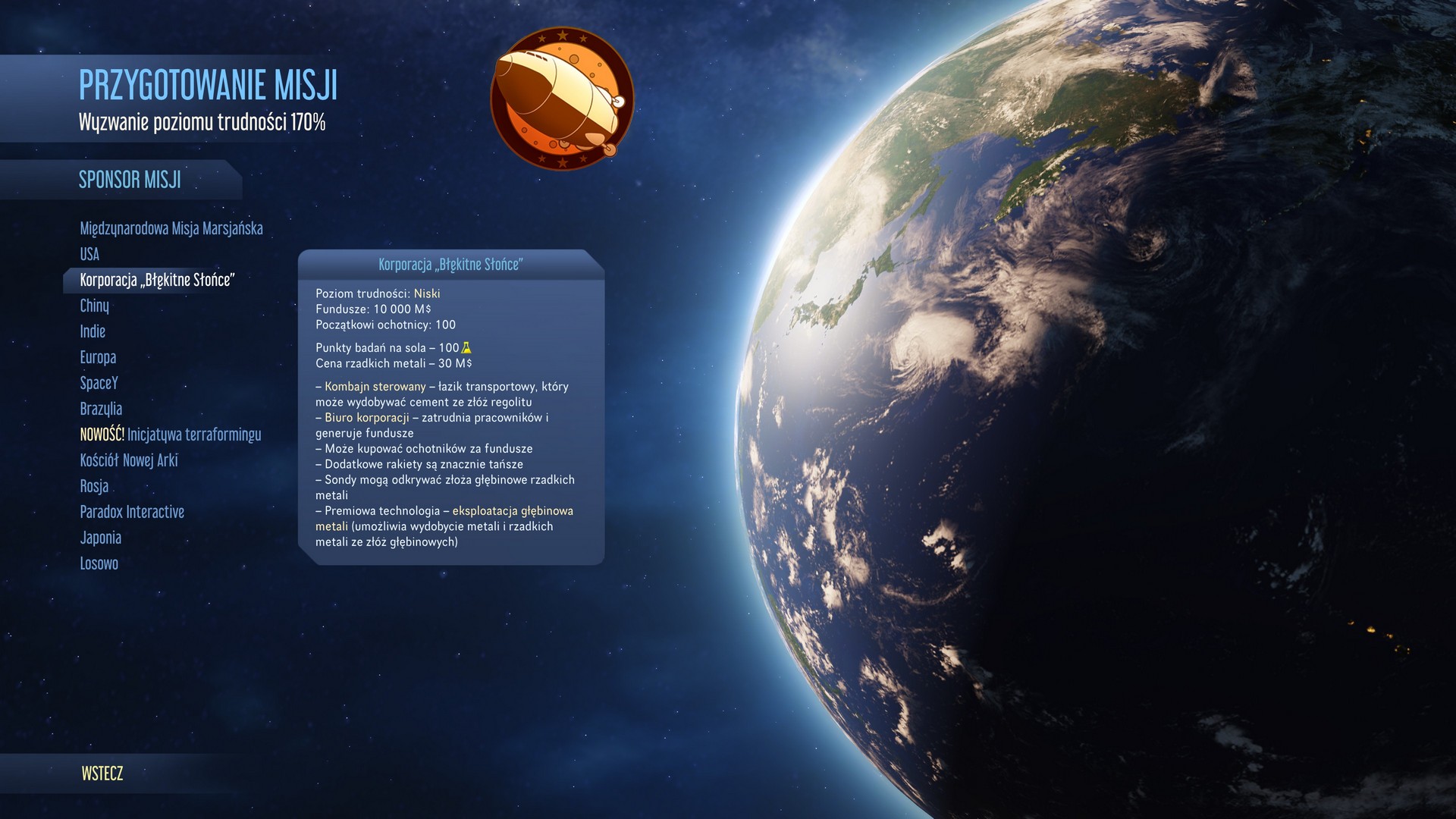Screen dimensions: 1456x819
Task: Click the eksploatacja głębinowa metali link
Action: click(x=513, y=510)
